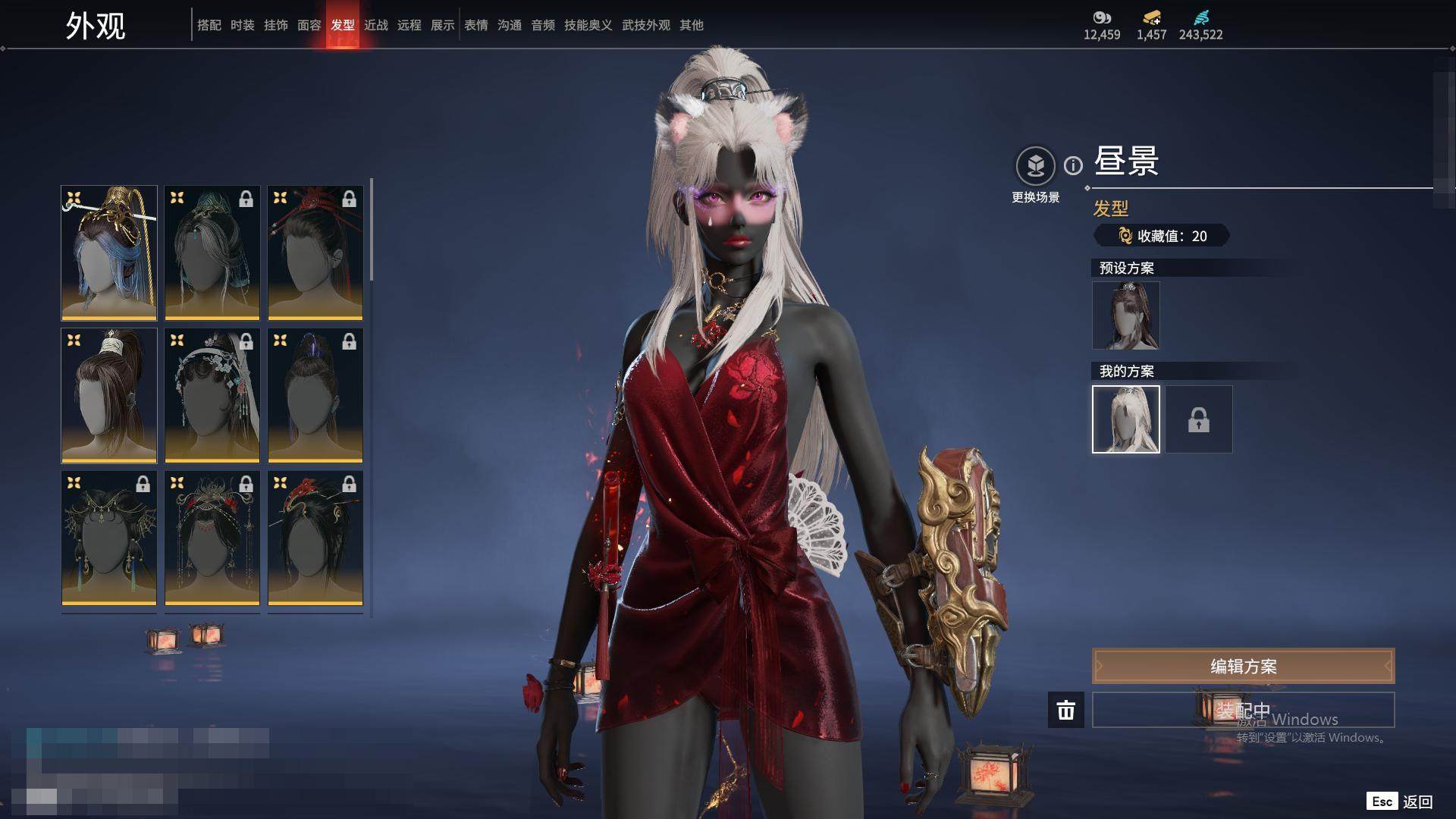Select the brown ponytail with white wrap hairstyle
Screen dimensions: 1456x819
click(109, 395)
